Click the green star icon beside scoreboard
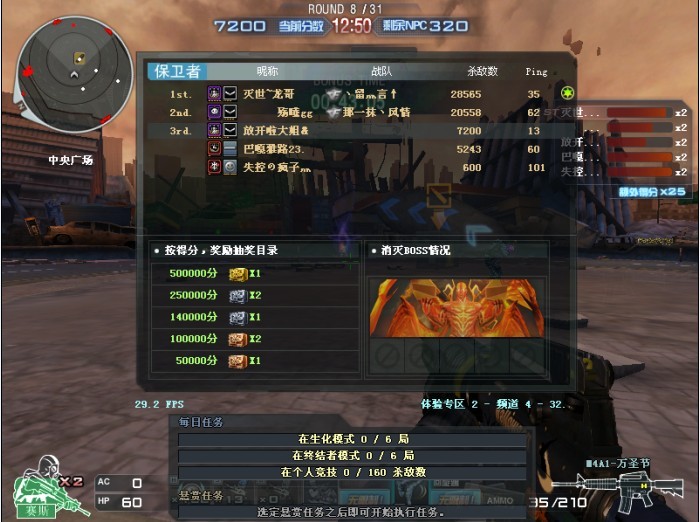700x522 pixels. (x=567, y=93)
